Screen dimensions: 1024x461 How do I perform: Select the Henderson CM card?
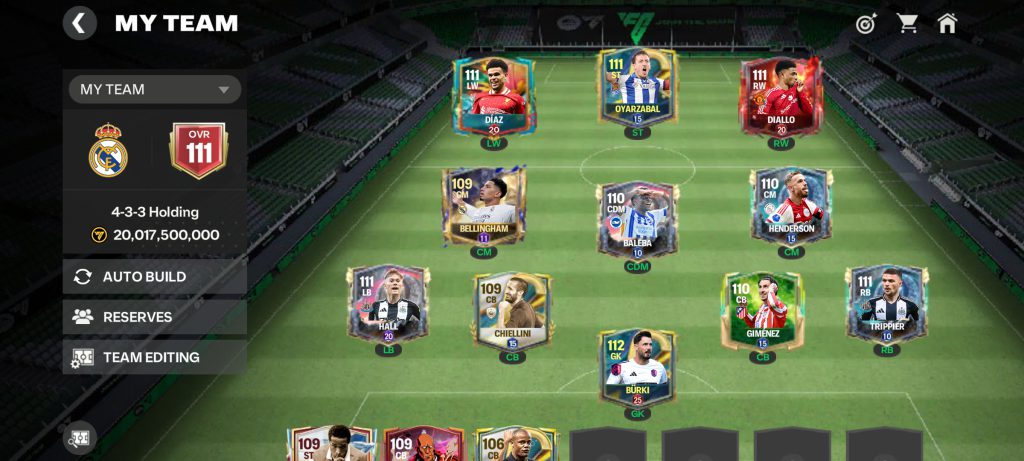point(791,206)
